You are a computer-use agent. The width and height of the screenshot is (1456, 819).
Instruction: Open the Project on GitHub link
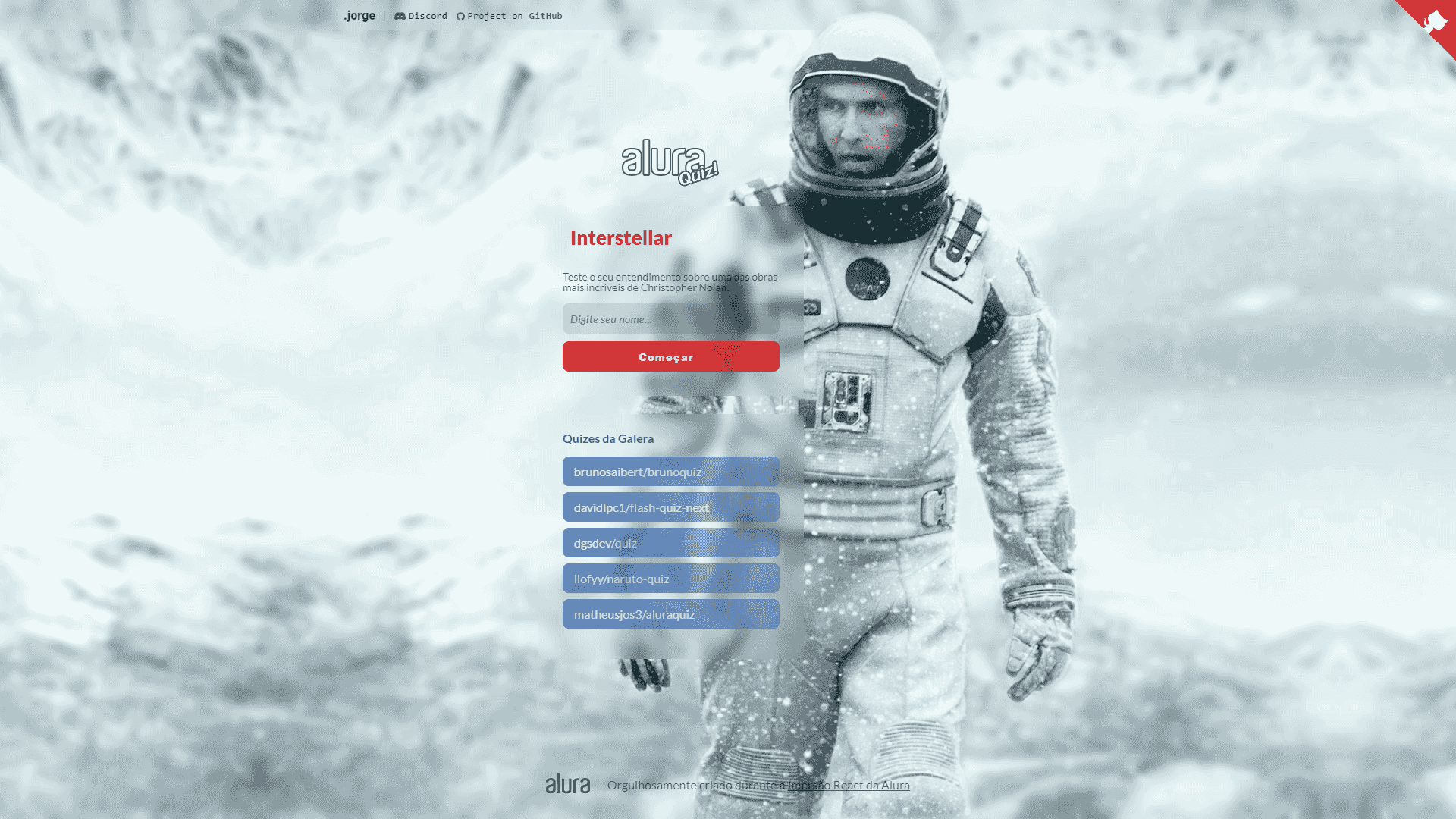(x=516, y=15)
